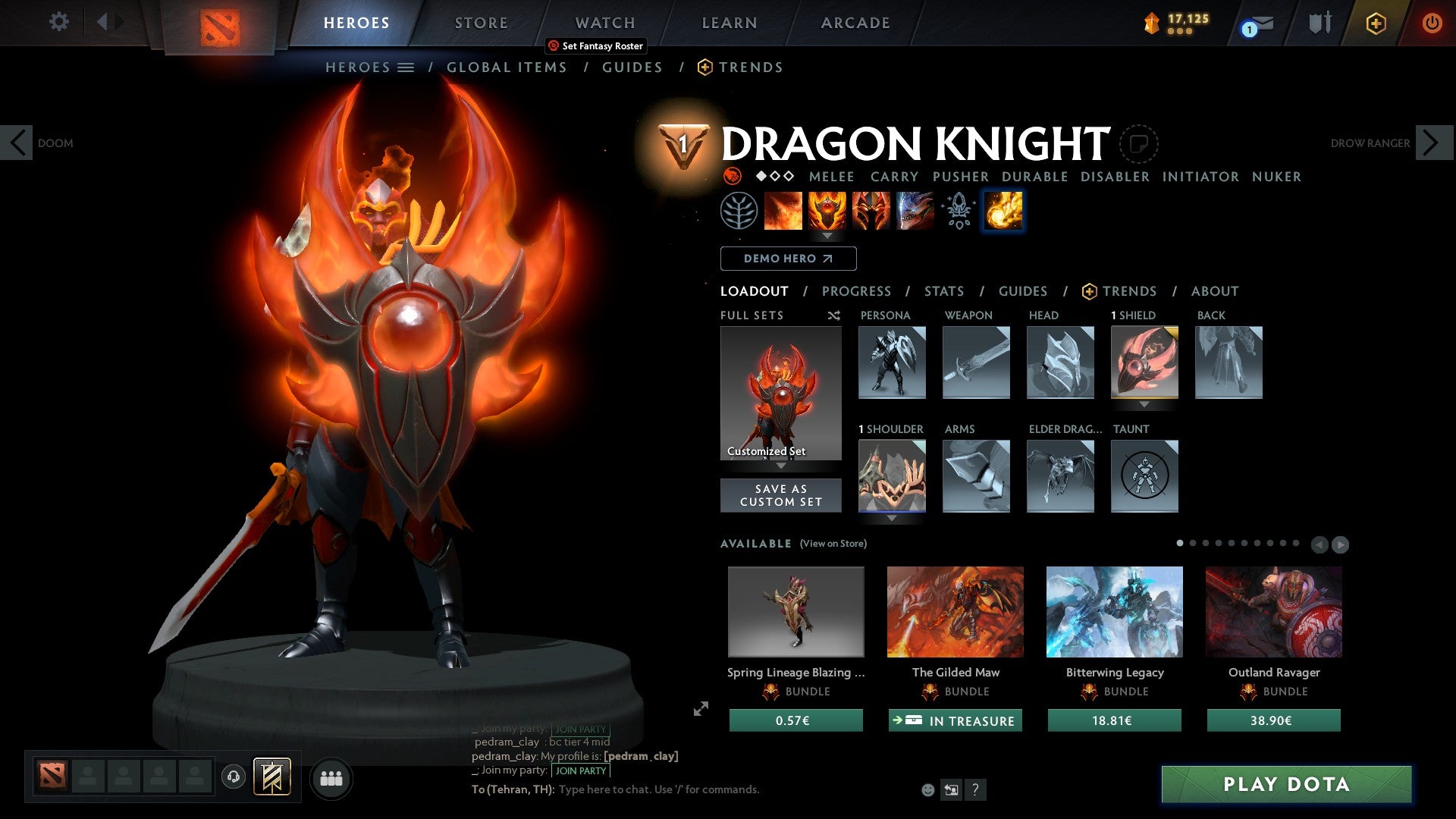Open the party members icon
1456x819 pixels.
click(x=331, y=777)
